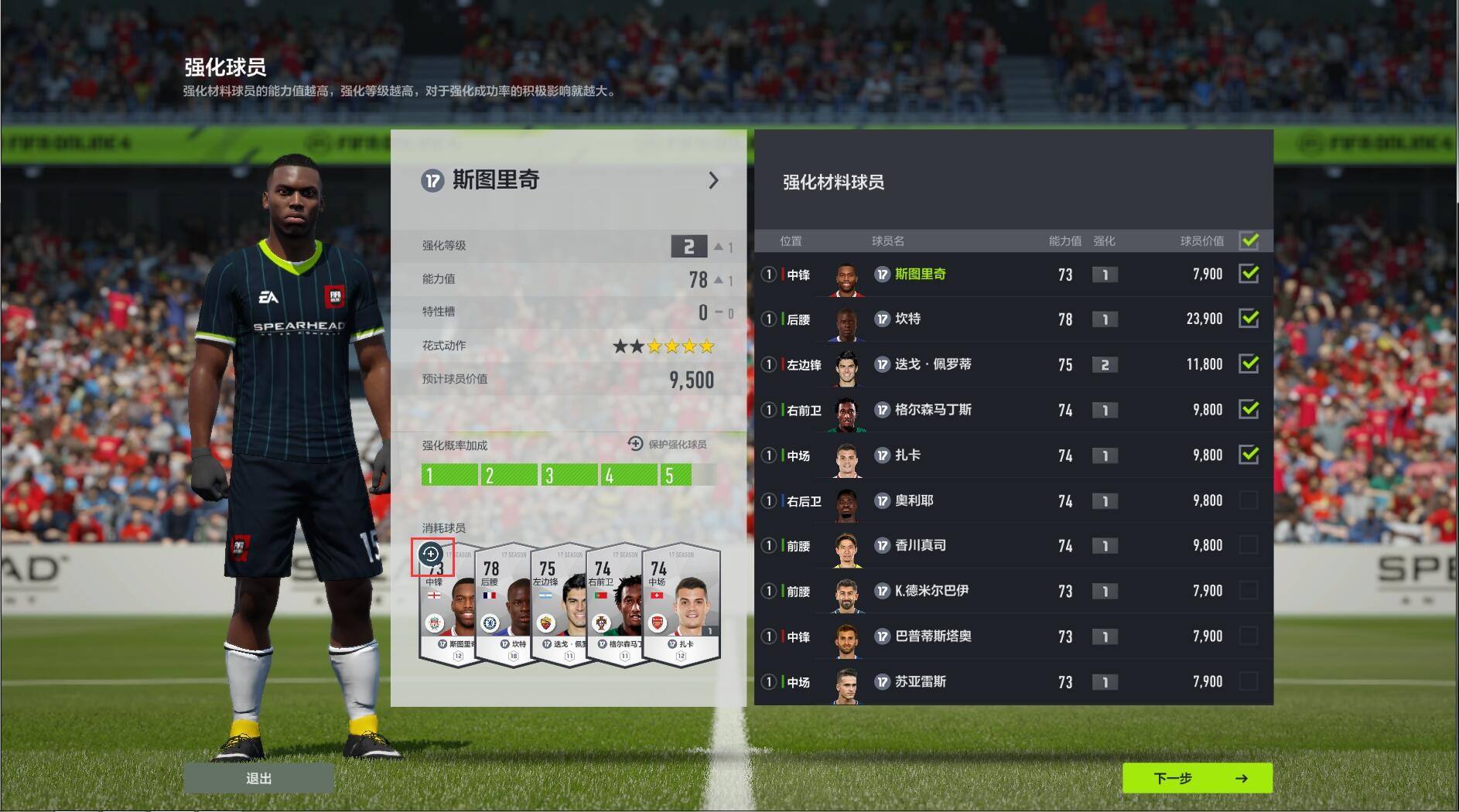Choose the 74 扎卡 consumed player card
This screenshot has height=812, width=1459.
click(x=682, y=607)
